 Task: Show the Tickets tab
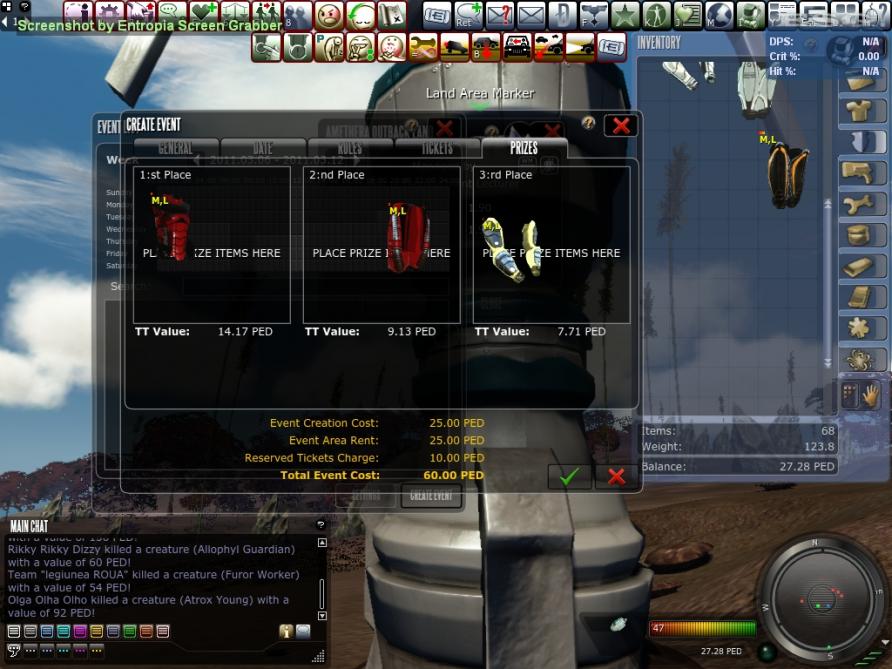pyautogui.click(x=437, y=148)
